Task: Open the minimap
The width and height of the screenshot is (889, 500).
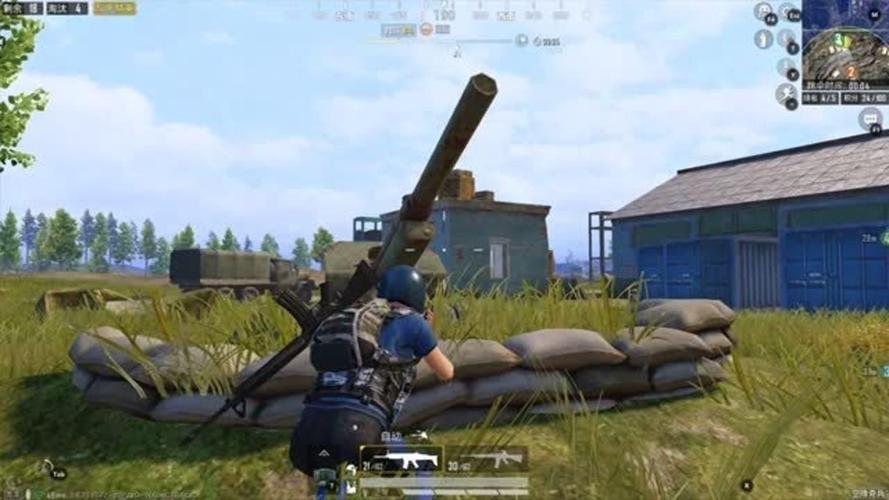Action: click(x=845, y=44)
